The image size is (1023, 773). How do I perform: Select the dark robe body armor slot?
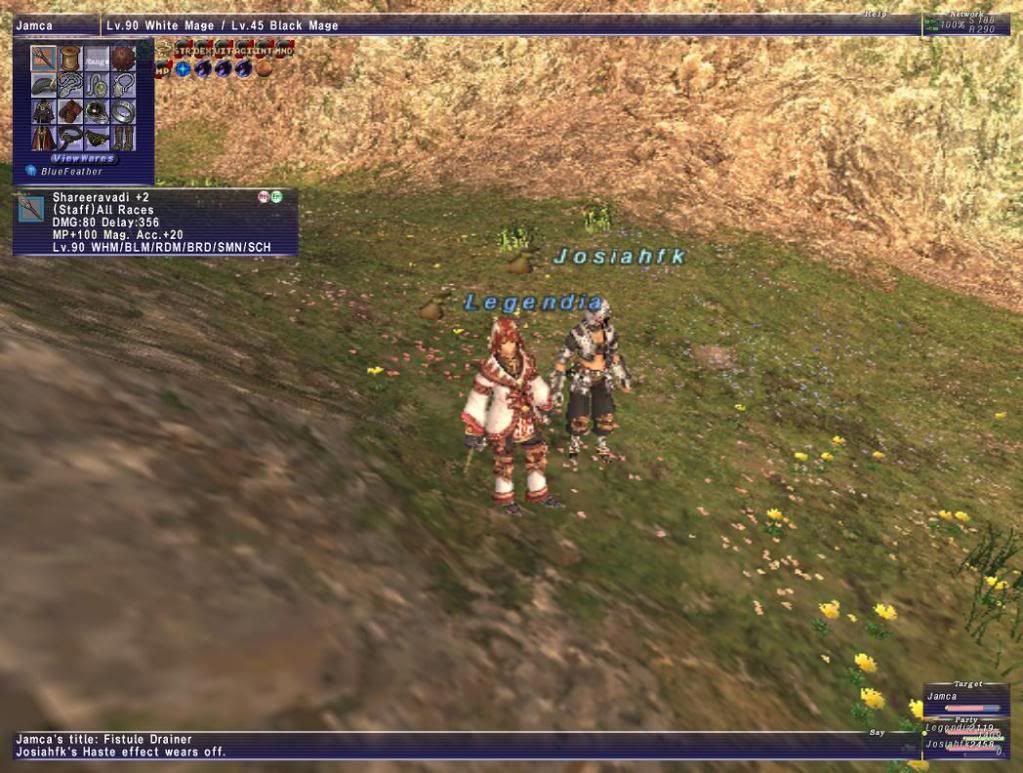pos(43,111)
